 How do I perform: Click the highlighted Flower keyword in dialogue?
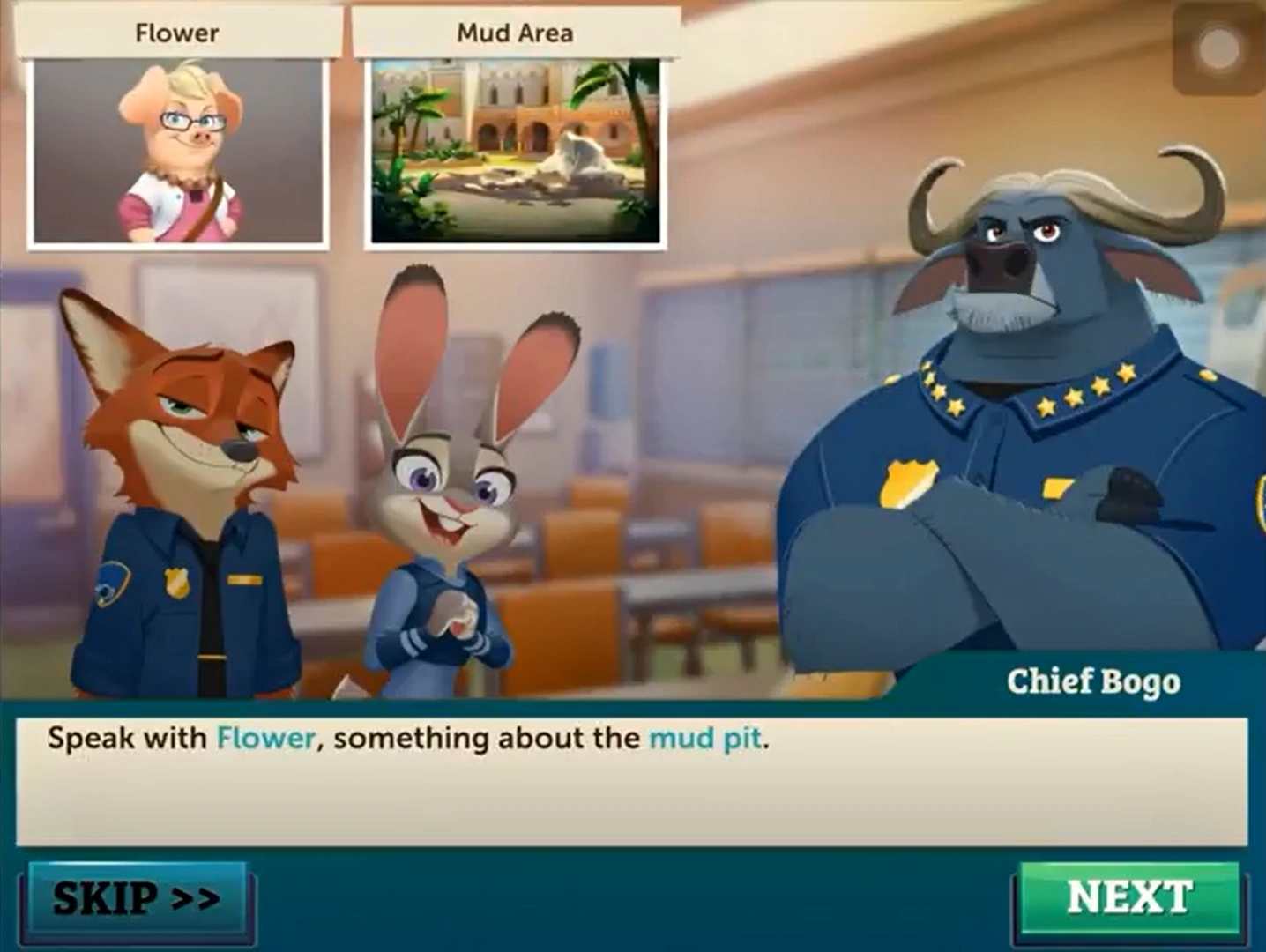pyautogui.click(x=264, y=738)
